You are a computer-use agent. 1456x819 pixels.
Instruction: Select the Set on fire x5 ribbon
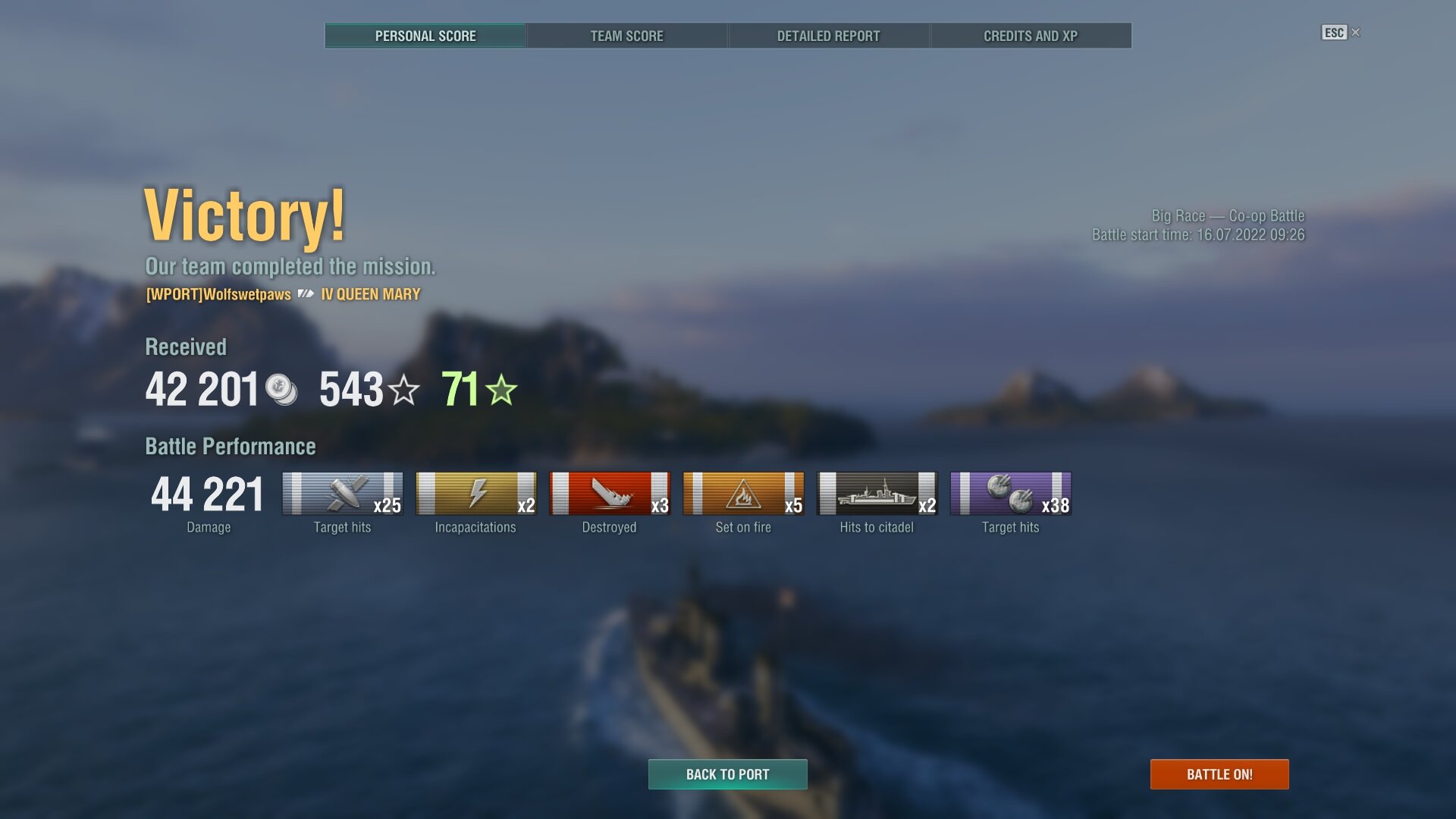click(x=743, y=494)
